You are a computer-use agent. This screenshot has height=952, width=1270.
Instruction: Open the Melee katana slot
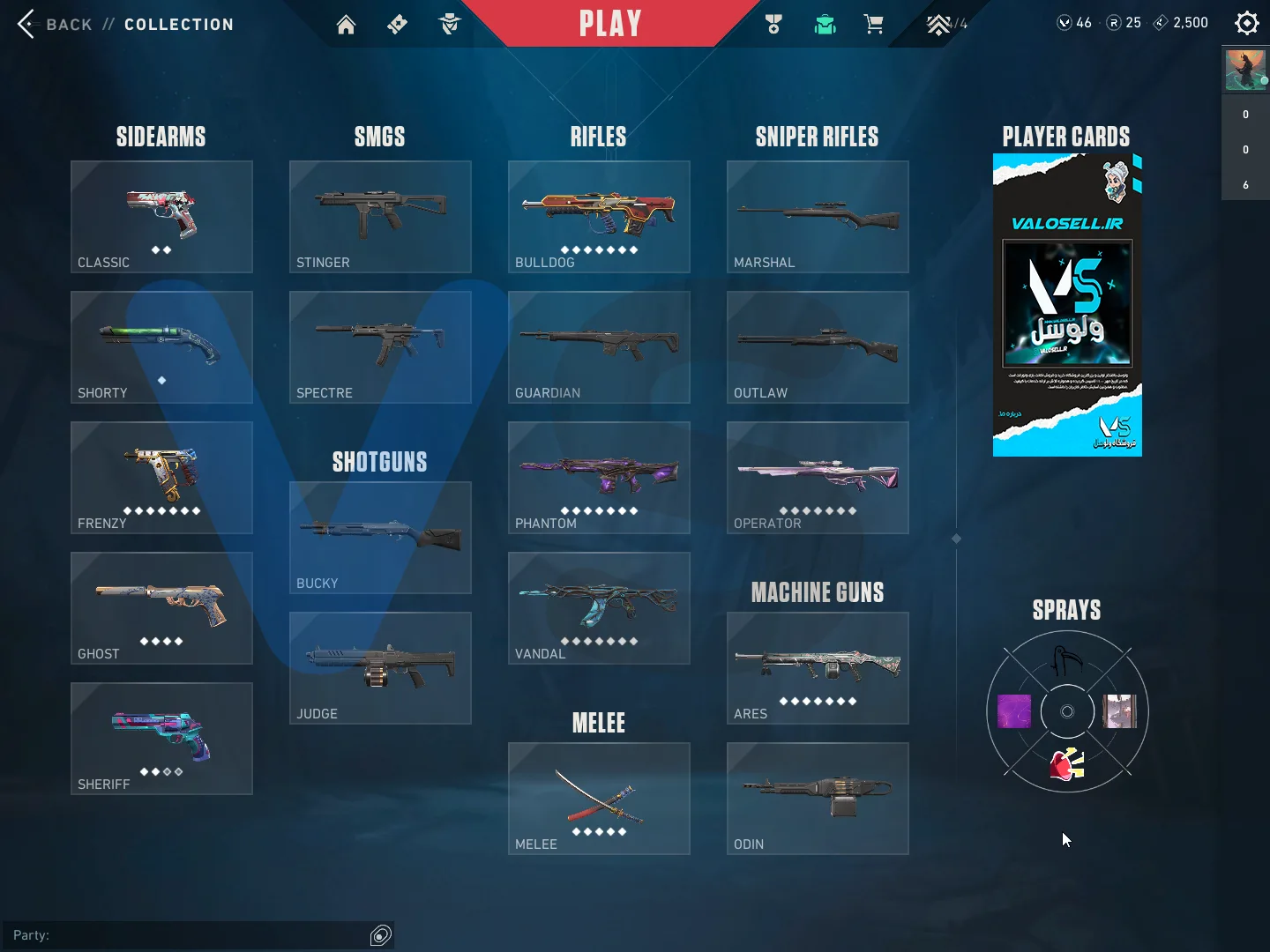point(599,799)
